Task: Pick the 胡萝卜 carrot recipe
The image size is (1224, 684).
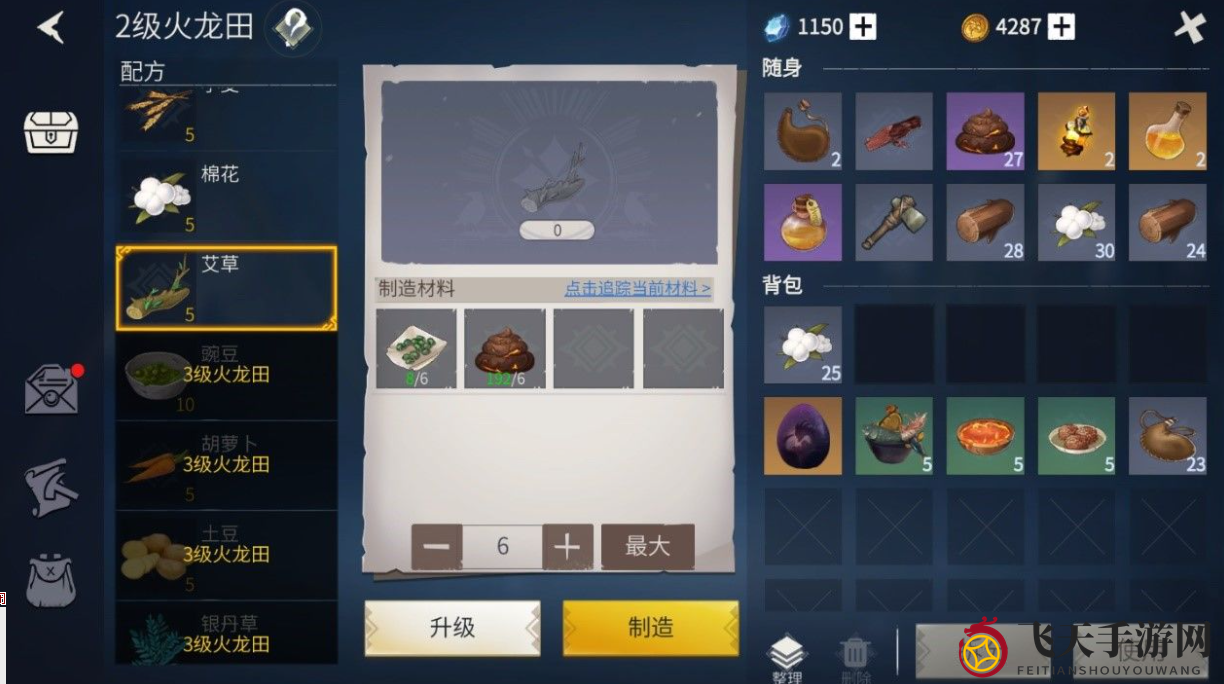Action: coord(227,464)
